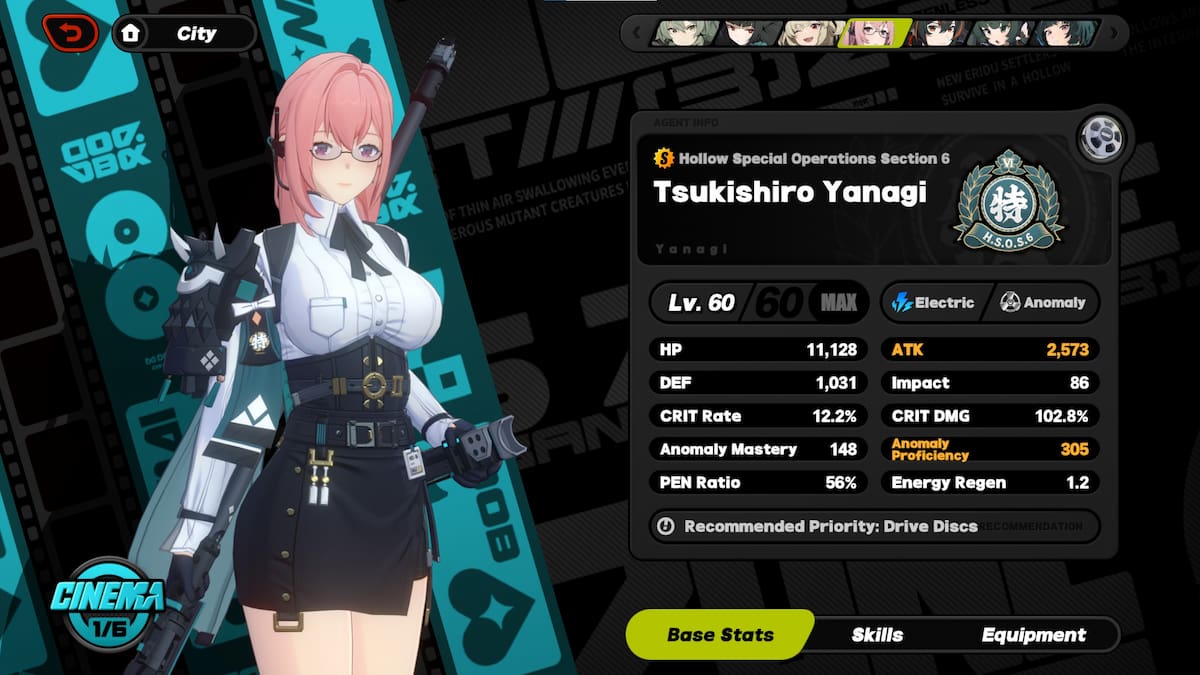Open the Cinema 1/6 menu
Screen dimensions: 1200x675
[x=110, y=603]
